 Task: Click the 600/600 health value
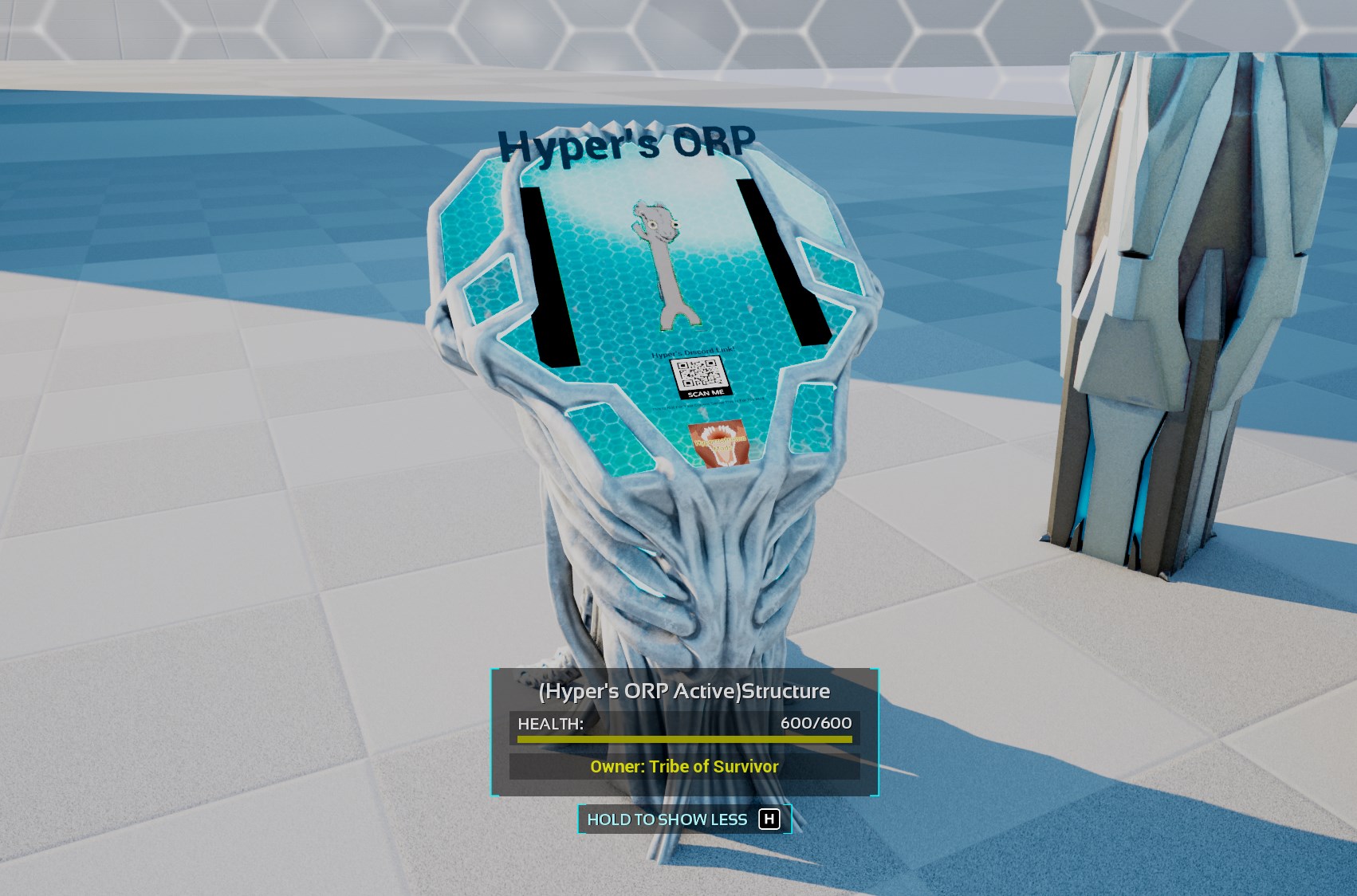click(x=815, y=722)
